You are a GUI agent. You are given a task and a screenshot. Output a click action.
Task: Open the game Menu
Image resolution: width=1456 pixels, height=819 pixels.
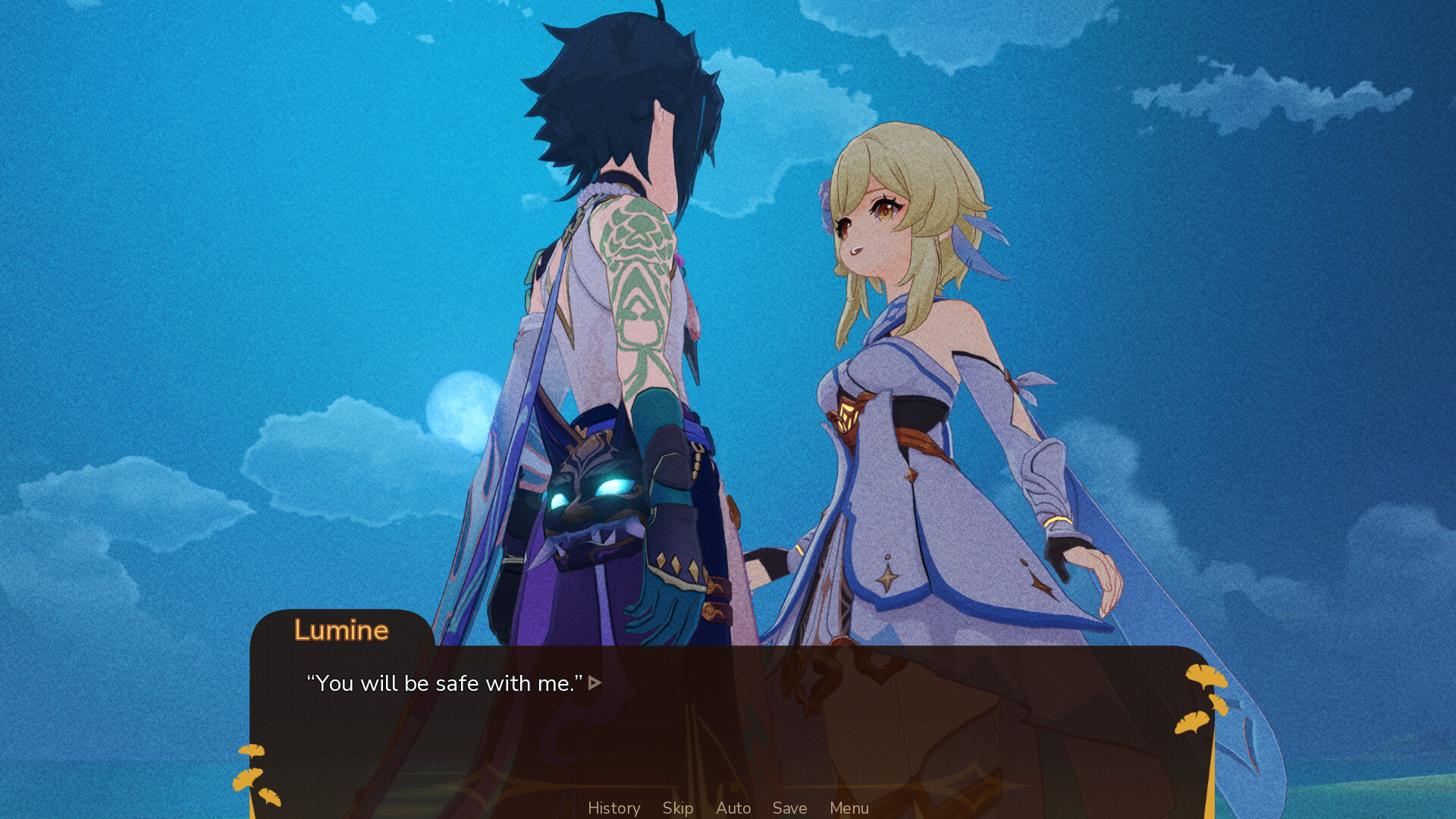(x=849, y=808)
